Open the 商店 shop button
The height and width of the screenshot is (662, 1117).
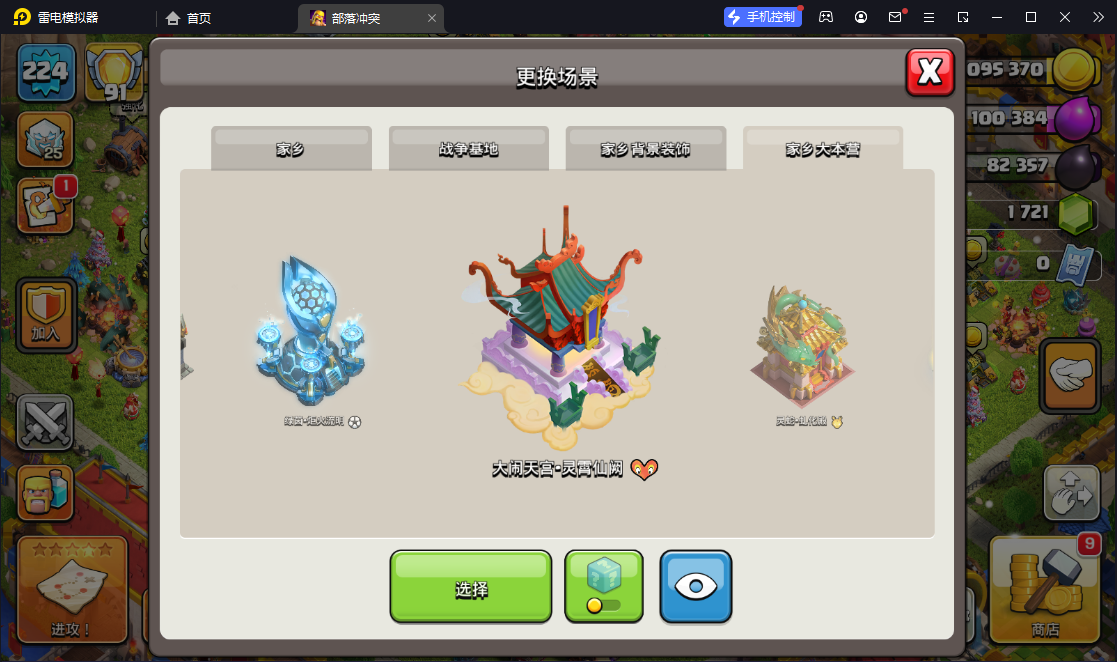click(1045, 590)
